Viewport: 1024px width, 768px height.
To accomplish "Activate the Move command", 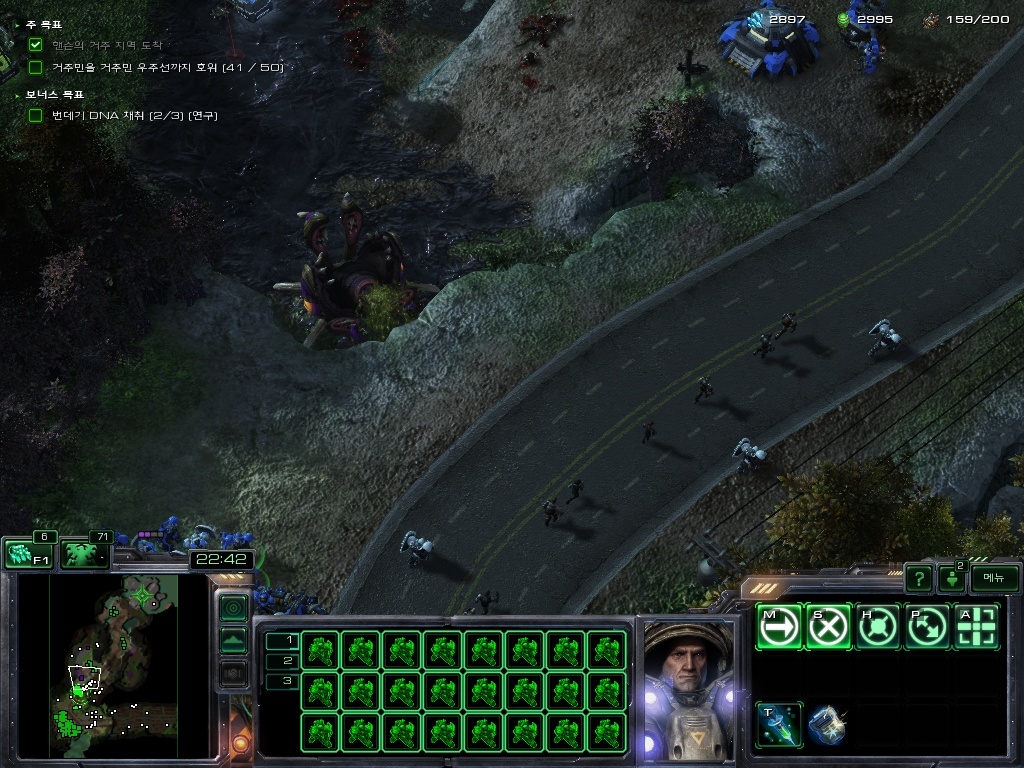I will point(778,627).
